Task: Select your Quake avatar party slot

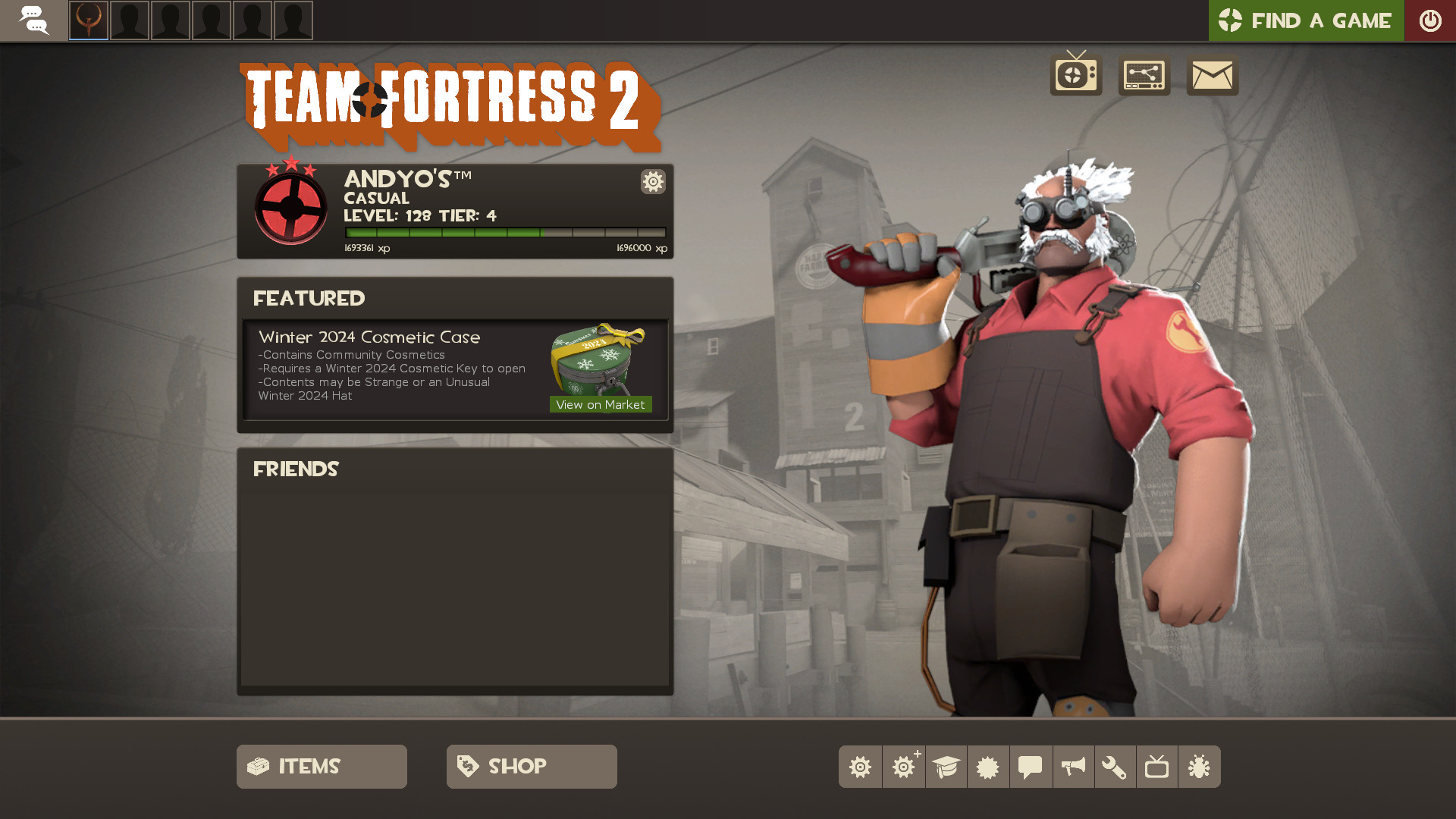Action: 89,20
